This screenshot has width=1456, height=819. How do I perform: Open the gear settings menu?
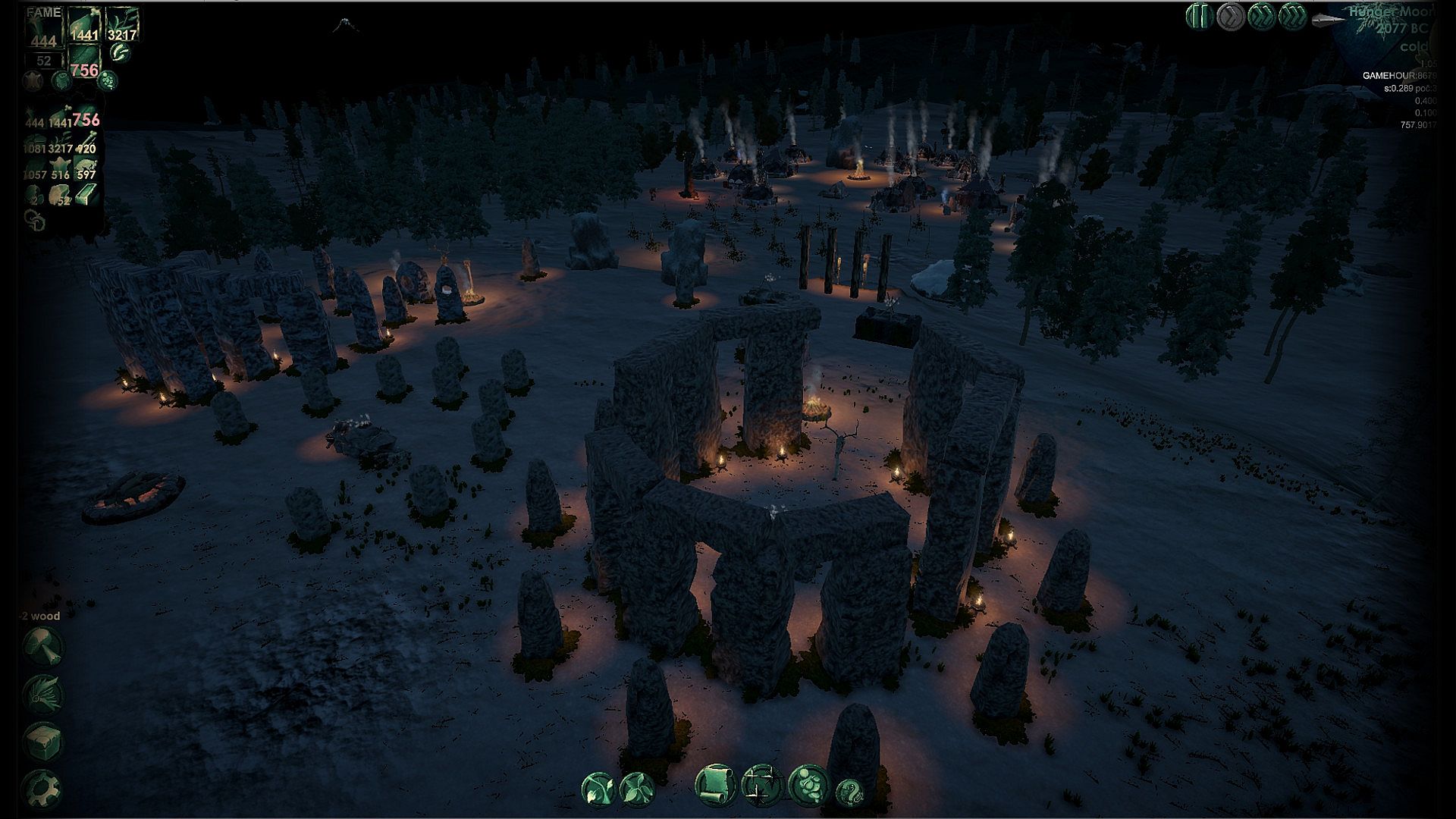point(42,790)
